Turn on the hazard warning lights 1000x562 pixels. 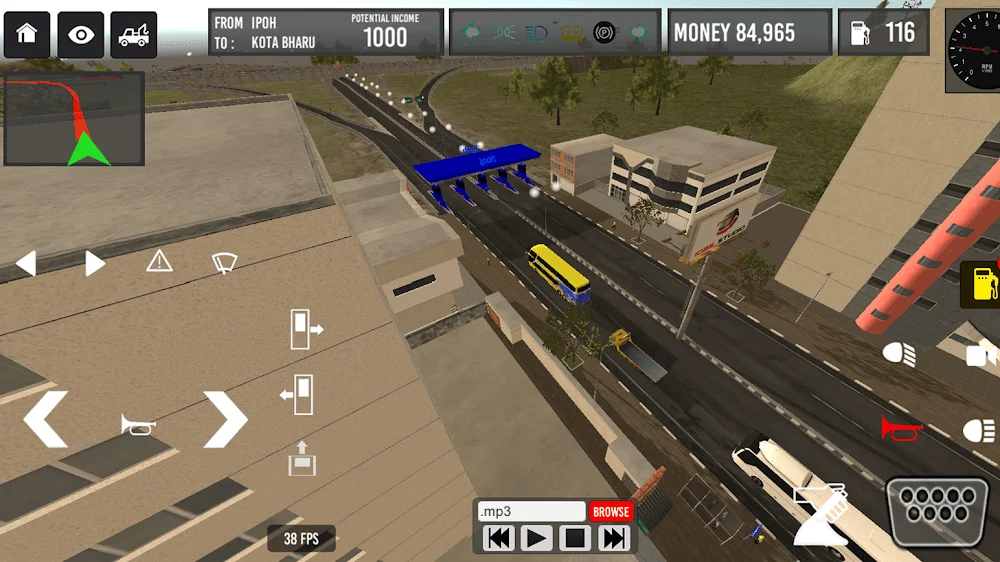(159, 262)
